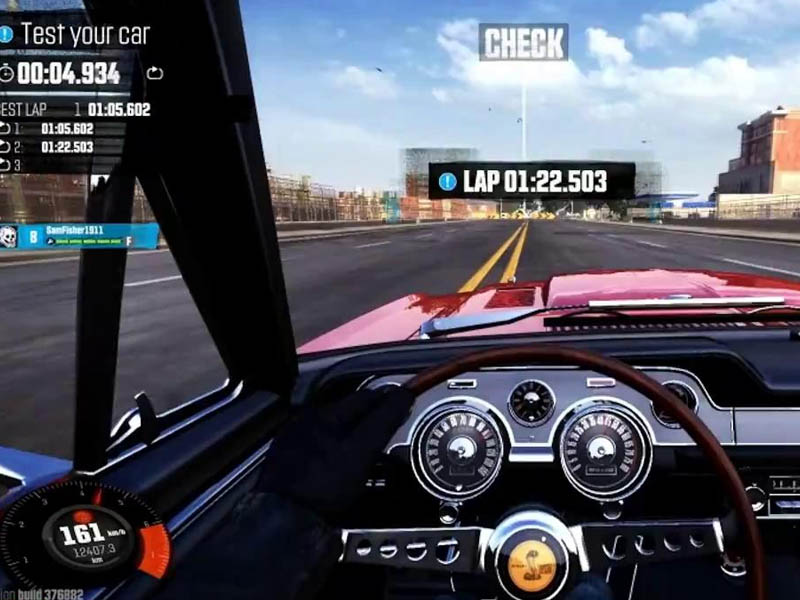Select the Test your car objective
The height and width of the screenshot is (600, 800).
point(84,34)
